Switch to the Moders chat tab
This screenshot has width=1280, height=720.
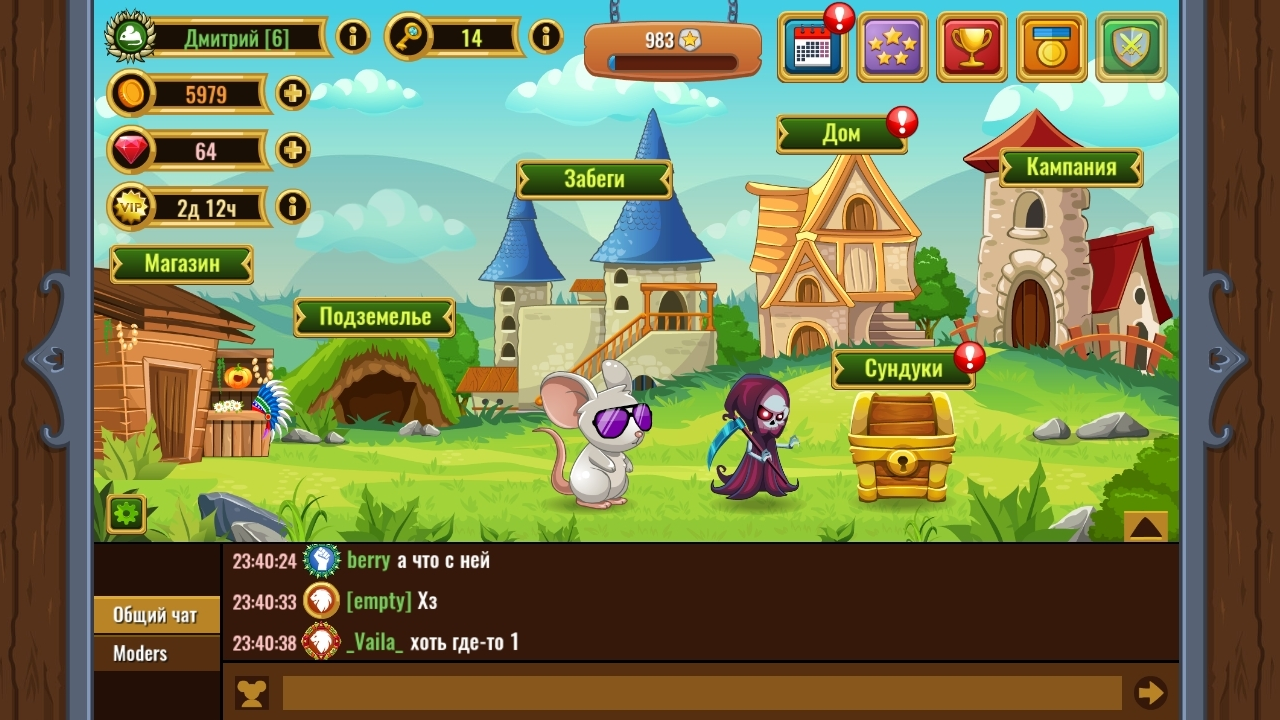tap(140, 653)
